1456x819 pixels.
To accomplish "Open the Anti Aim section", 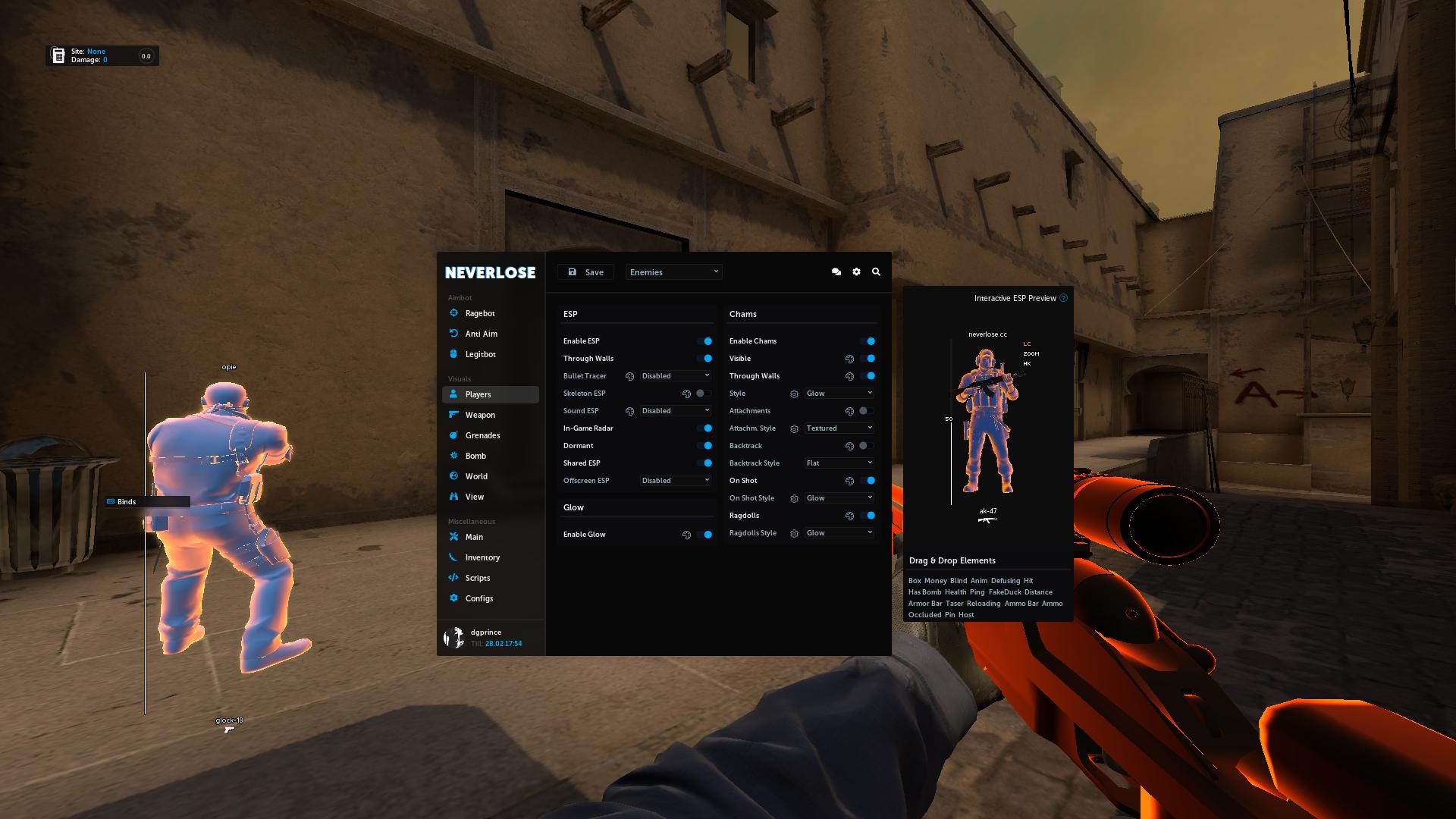I will pos(481,334).
